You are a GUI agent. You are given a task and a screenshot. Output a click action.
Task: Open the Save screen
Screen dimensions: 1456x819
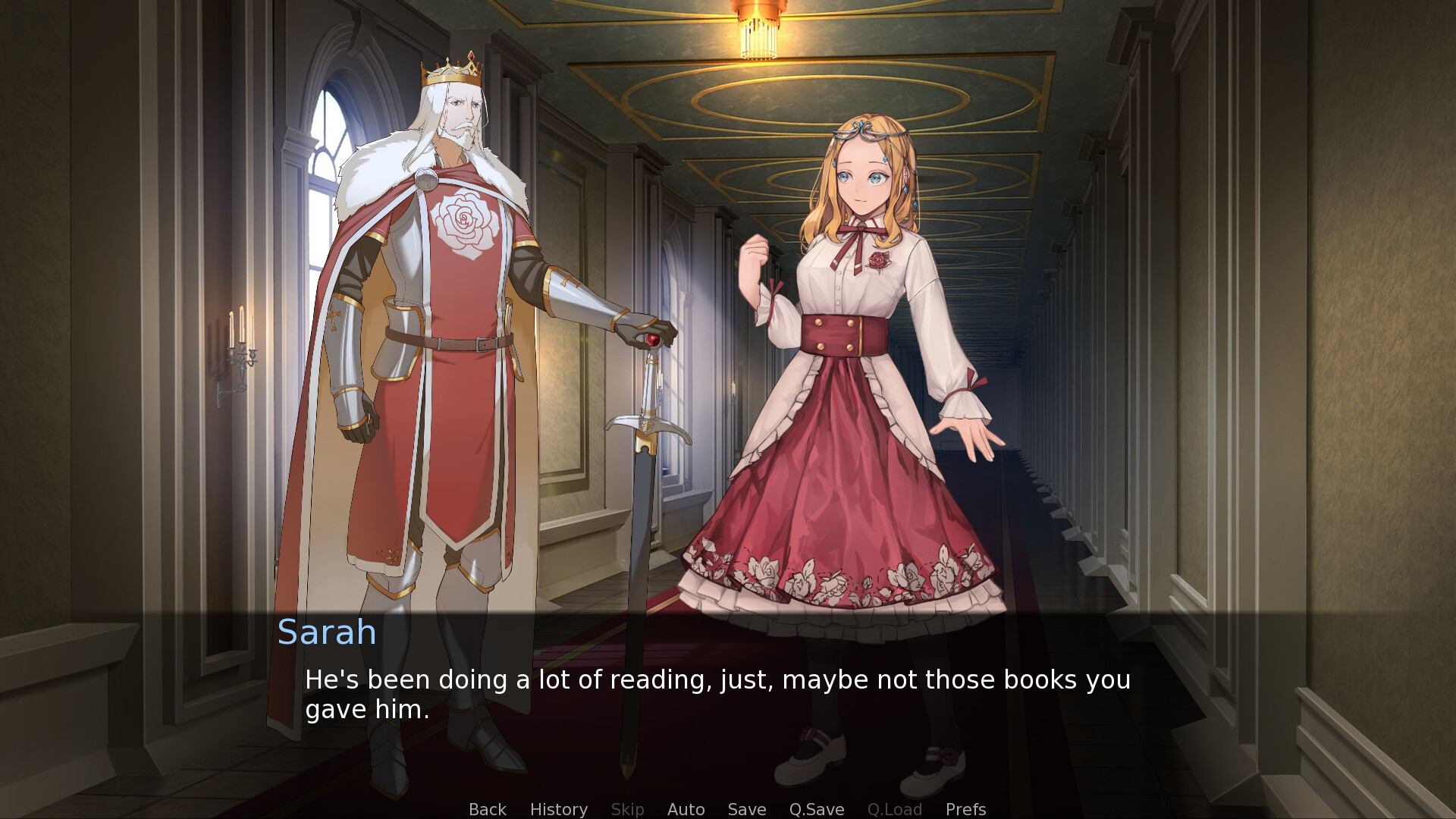(x=746, y=809)
